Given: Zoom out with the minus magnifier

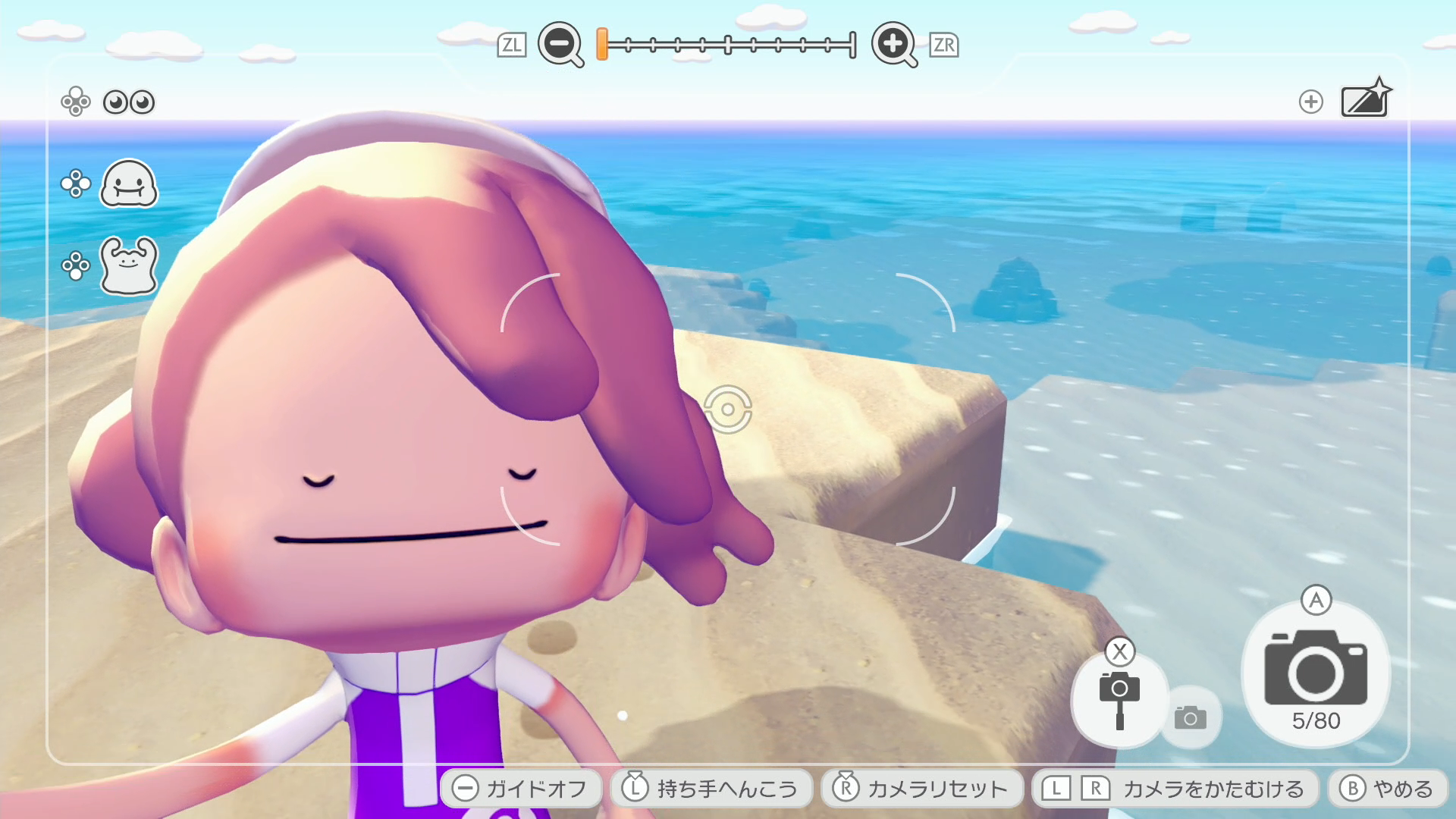Looking at the screenshot, I should pos(560,44).
